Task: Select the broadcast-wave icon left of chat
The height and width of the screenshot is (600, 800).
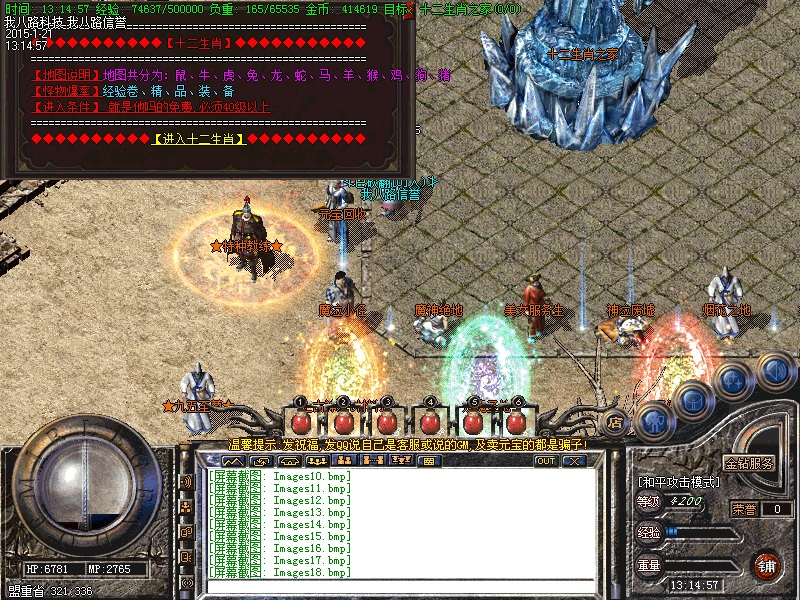Action: click(x=186, y=482)
